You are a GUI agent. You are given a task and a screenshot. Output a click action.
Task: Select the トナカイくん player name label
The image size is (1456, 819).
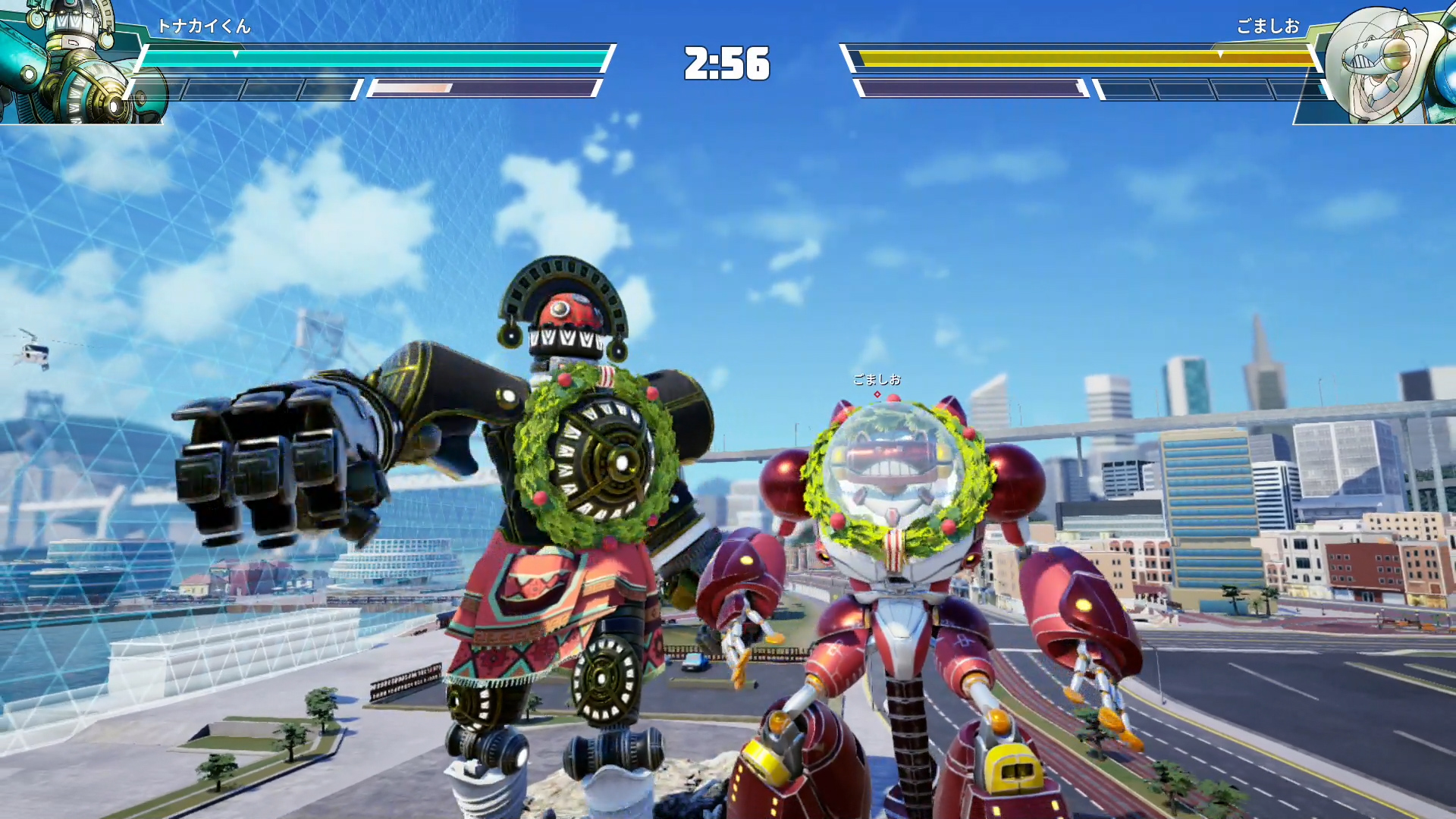[203, 27]
